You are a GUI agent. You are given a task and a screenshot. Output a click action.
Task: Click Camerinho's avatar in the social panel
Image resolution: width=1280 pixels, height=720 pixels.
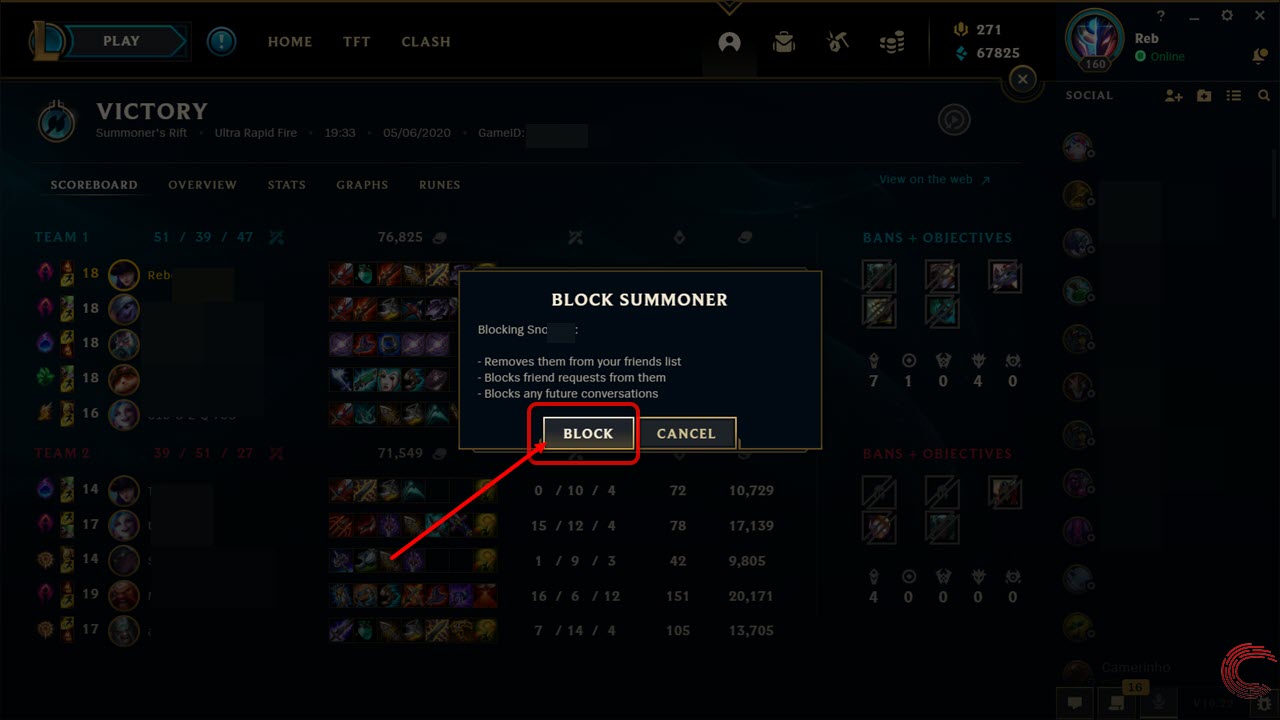tap(1077, 670)
